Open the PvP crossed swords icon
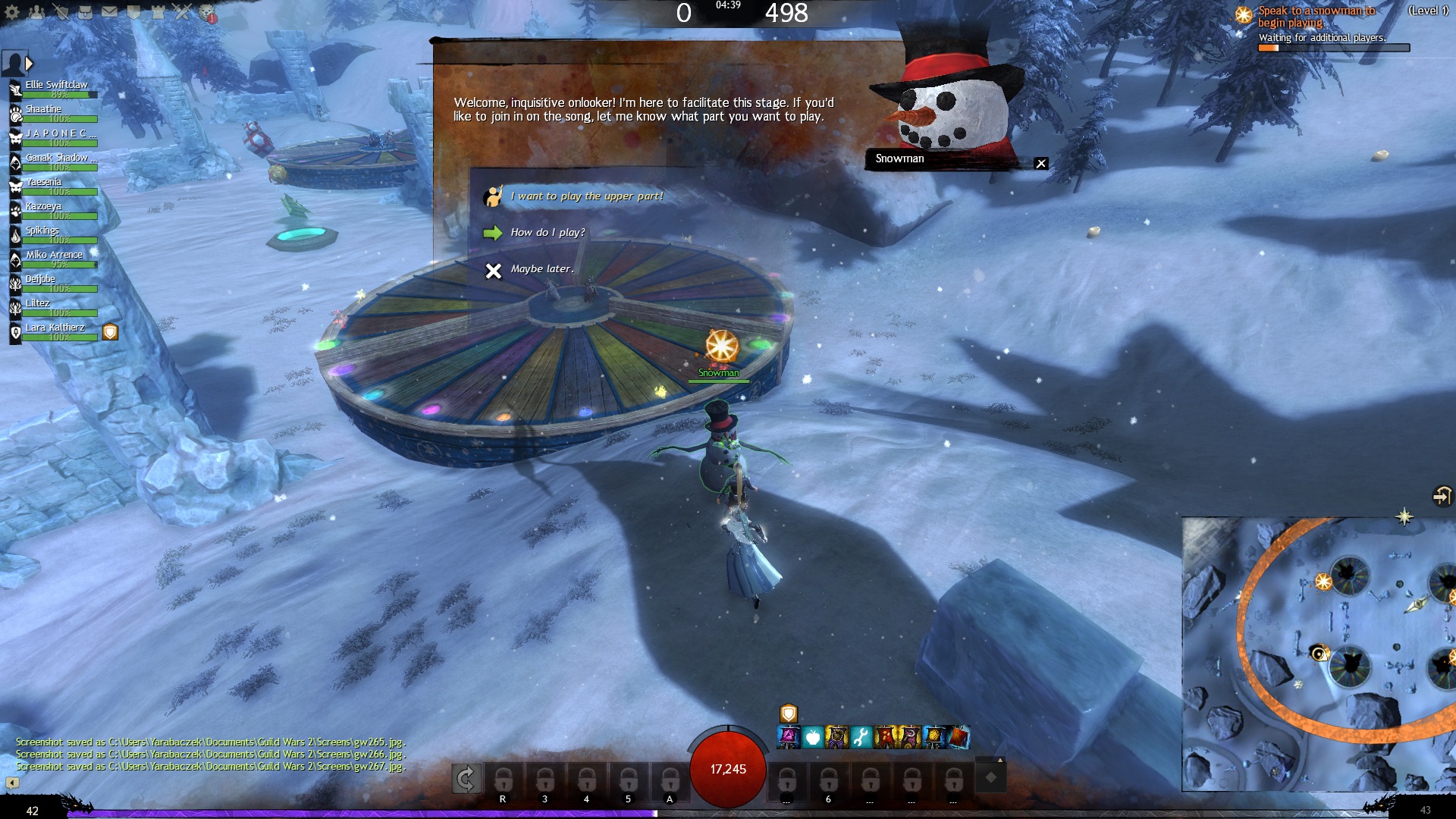 click(x=182, y=12)
